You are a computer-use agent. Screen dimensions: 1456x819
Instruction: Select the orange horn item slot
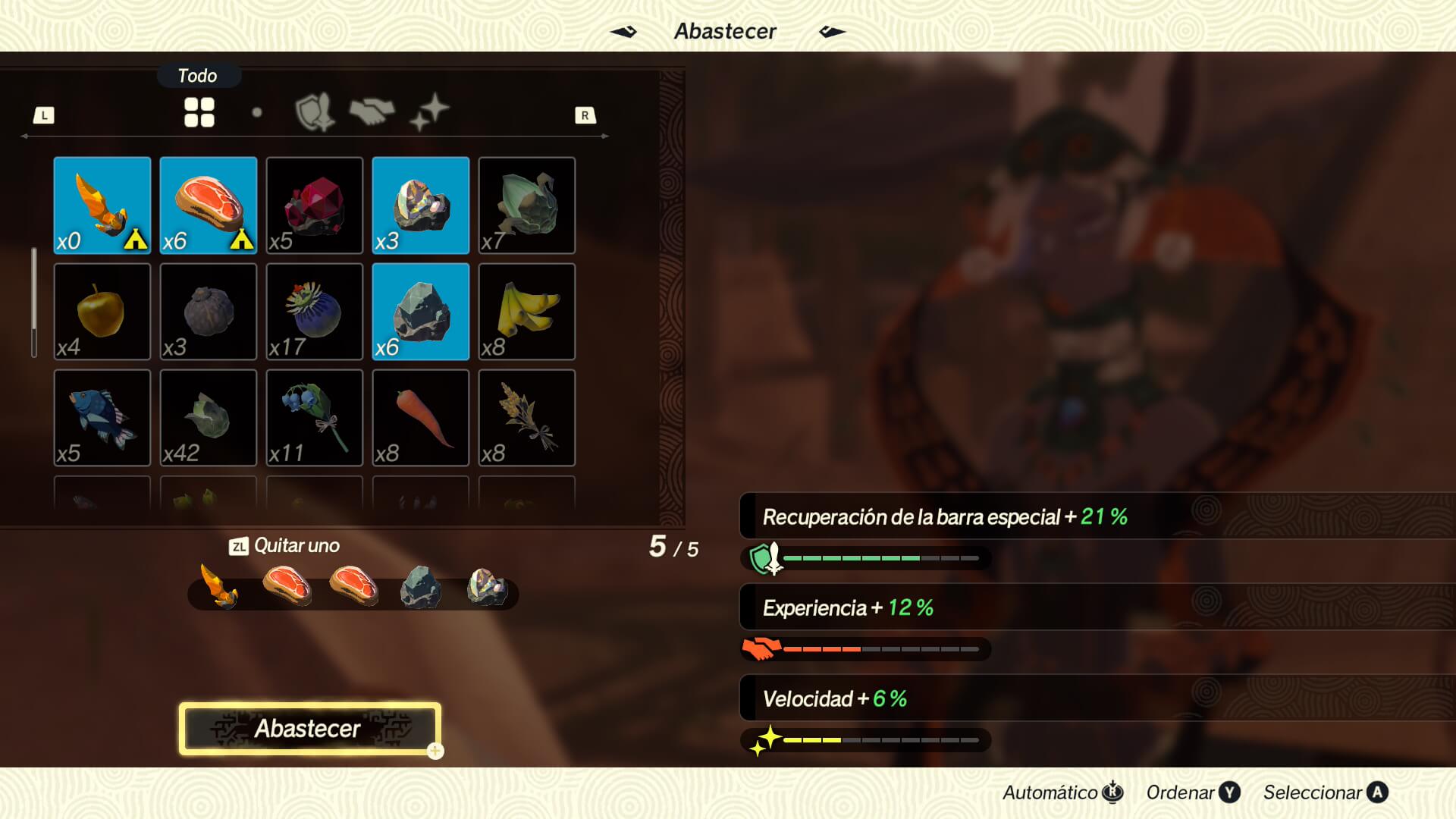tap(102, 206)
